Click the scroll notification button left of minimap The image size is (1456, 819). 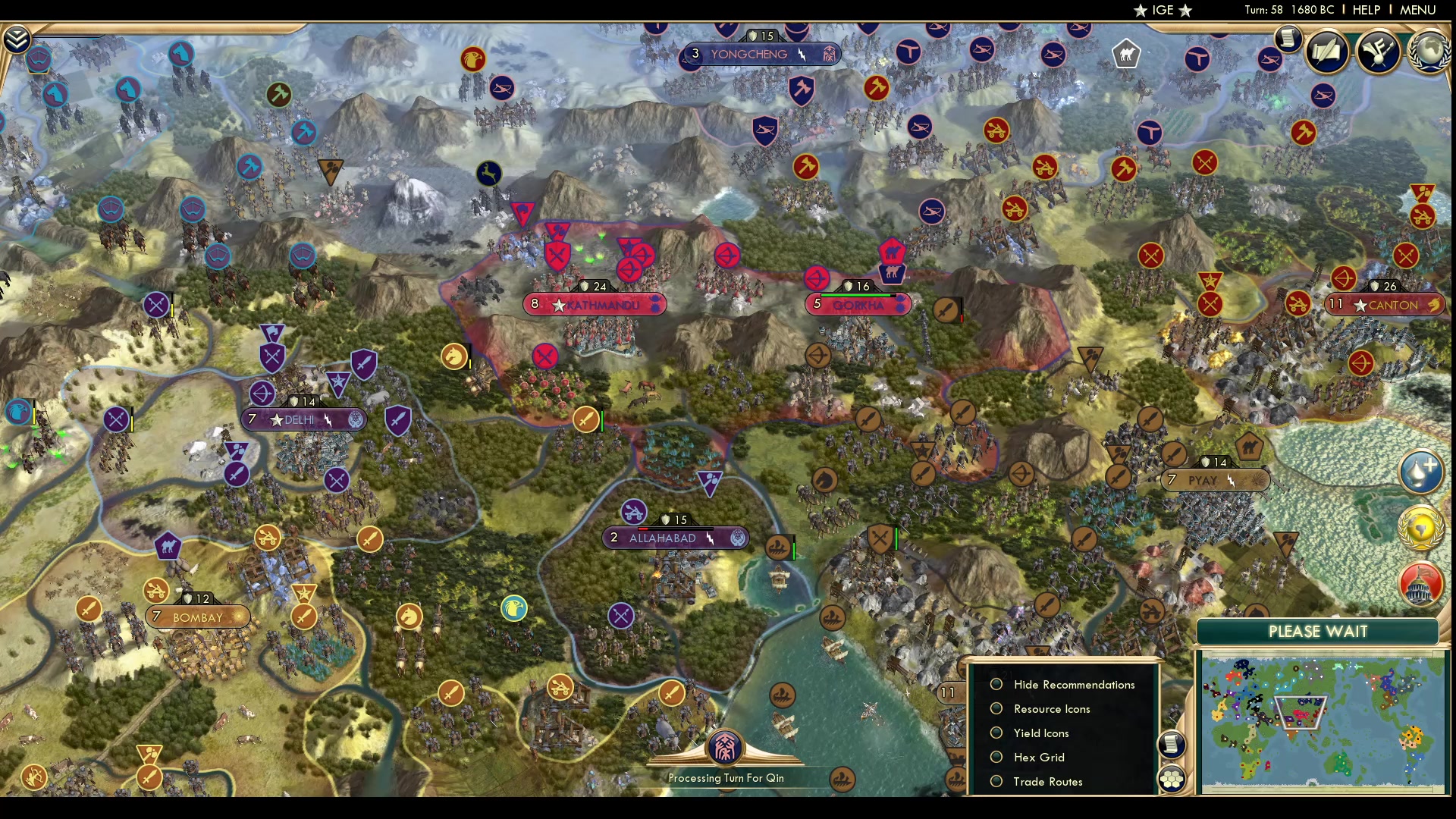[x=1172, y=745]
